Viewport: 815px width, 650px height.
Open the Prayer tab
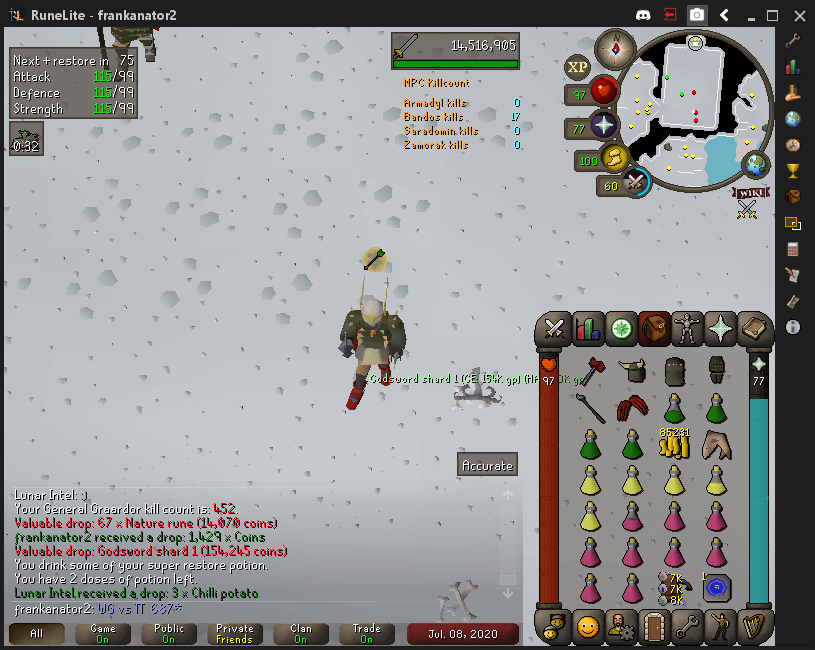[720, 328]
